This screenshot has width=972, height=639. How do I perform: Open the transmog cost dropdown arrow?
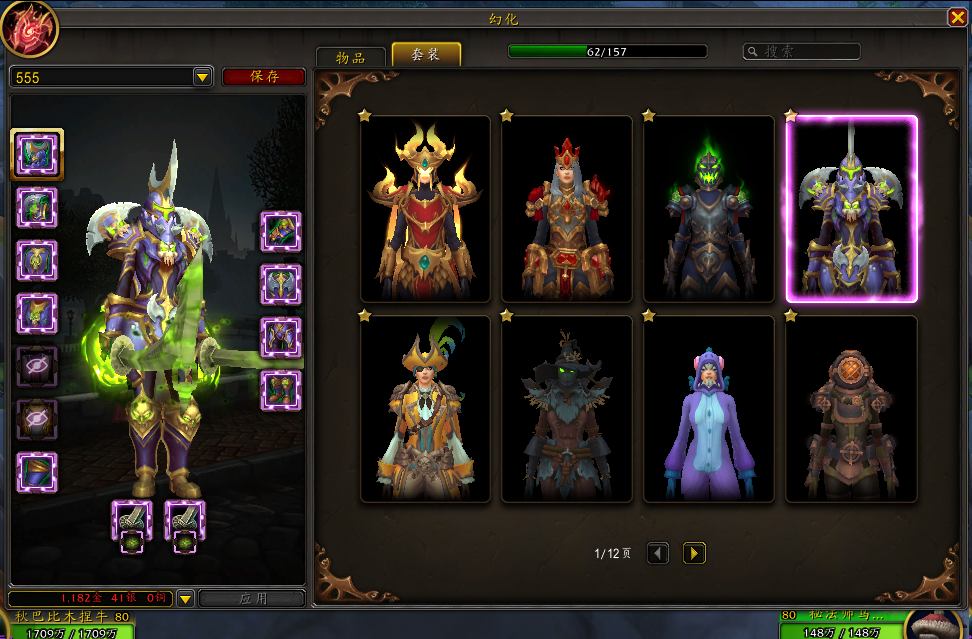[185, 599]
